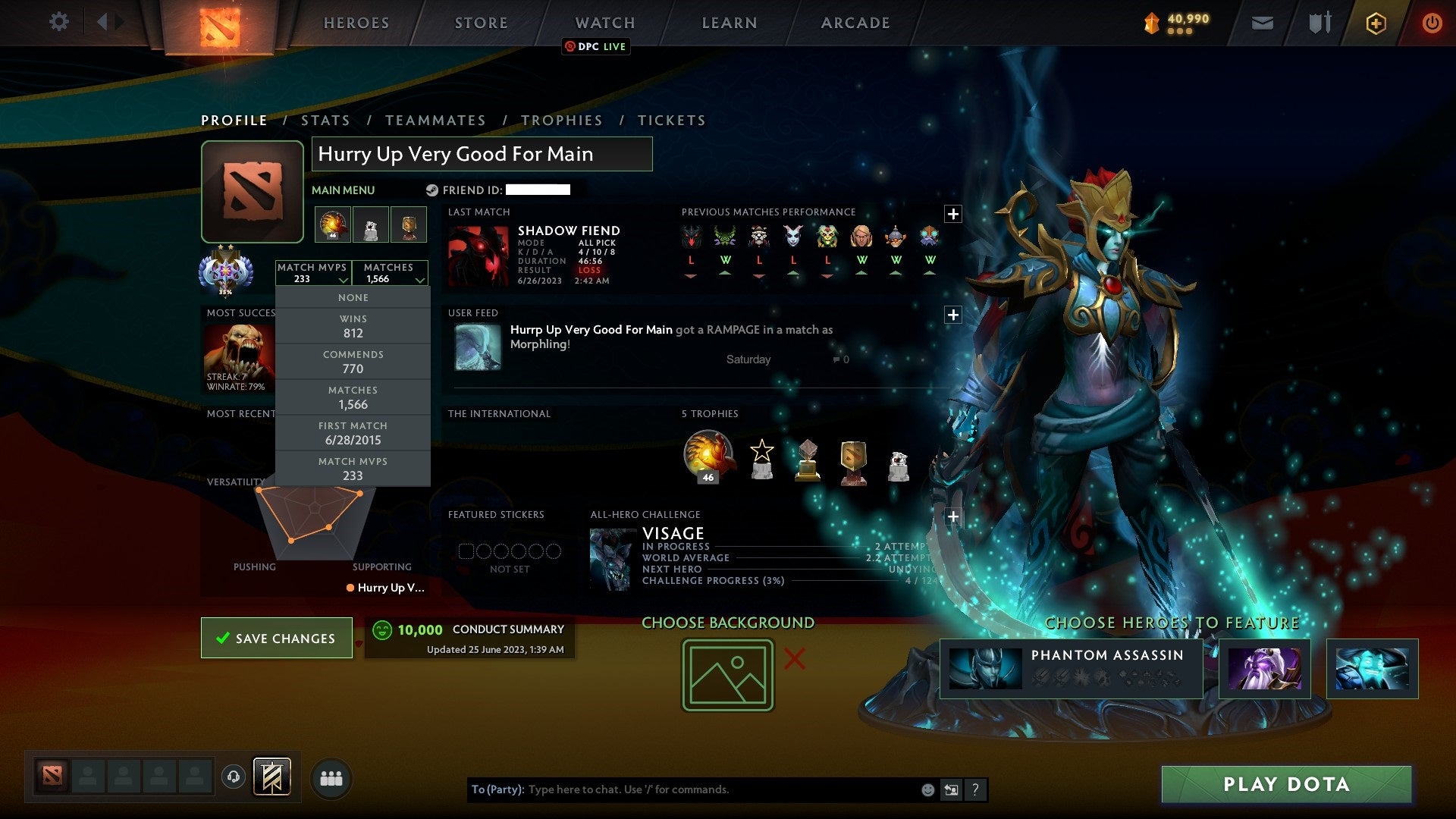Click the chat commands question mark icon
Viewport: 1456px width, 819px height.
tap(976, 789)
